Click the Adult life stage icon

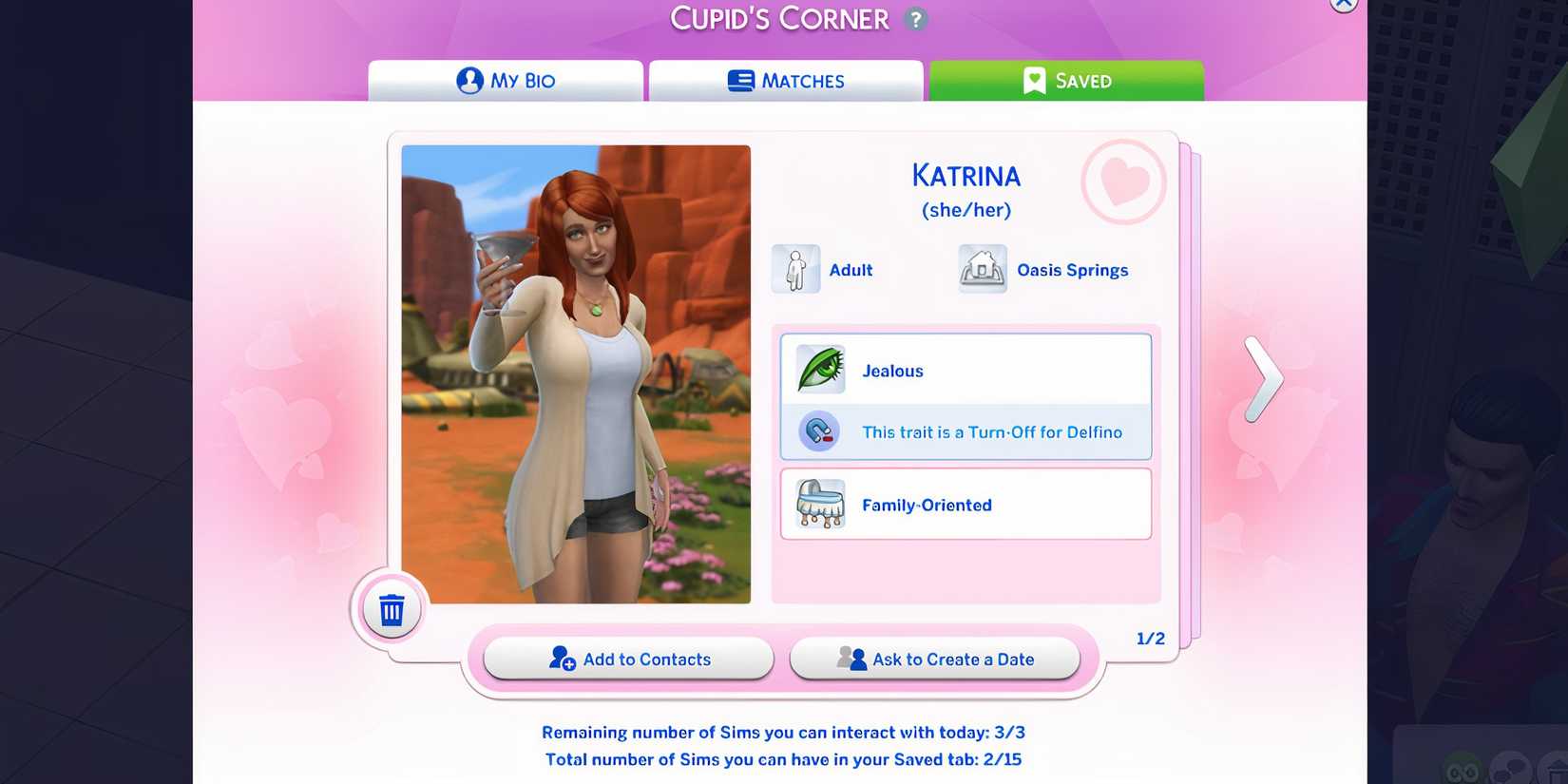795,269
